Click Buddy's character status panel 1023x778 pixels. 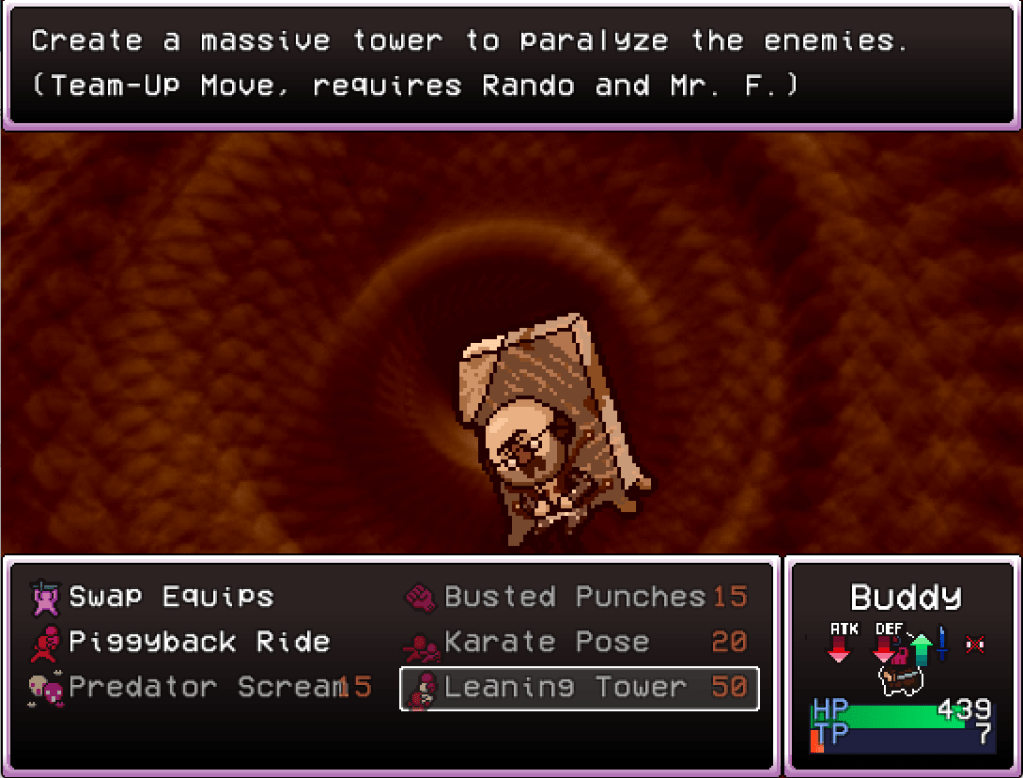point(903,665)
